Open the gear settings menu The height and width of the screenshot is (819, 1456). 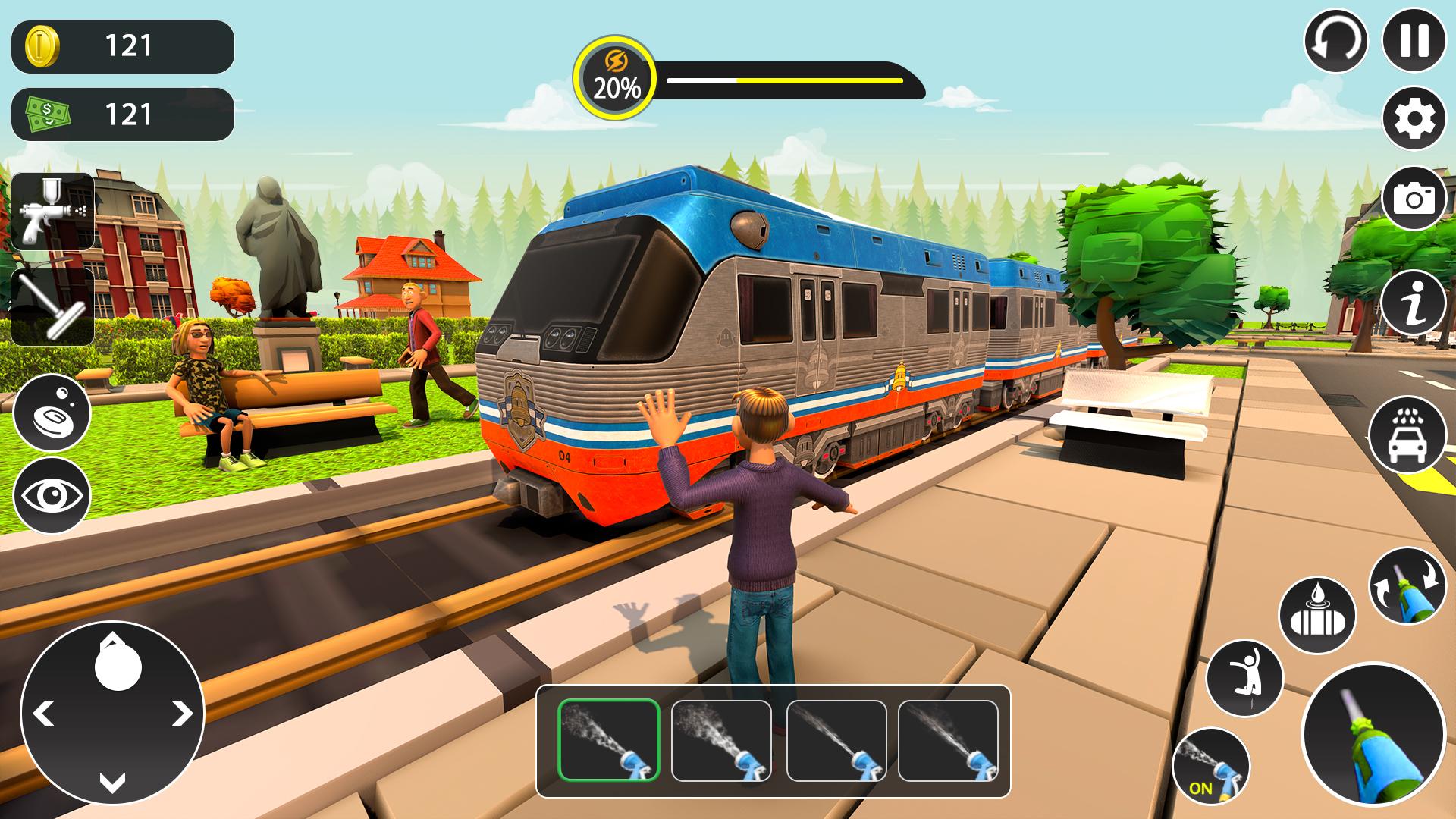[x=1414, y=118]
